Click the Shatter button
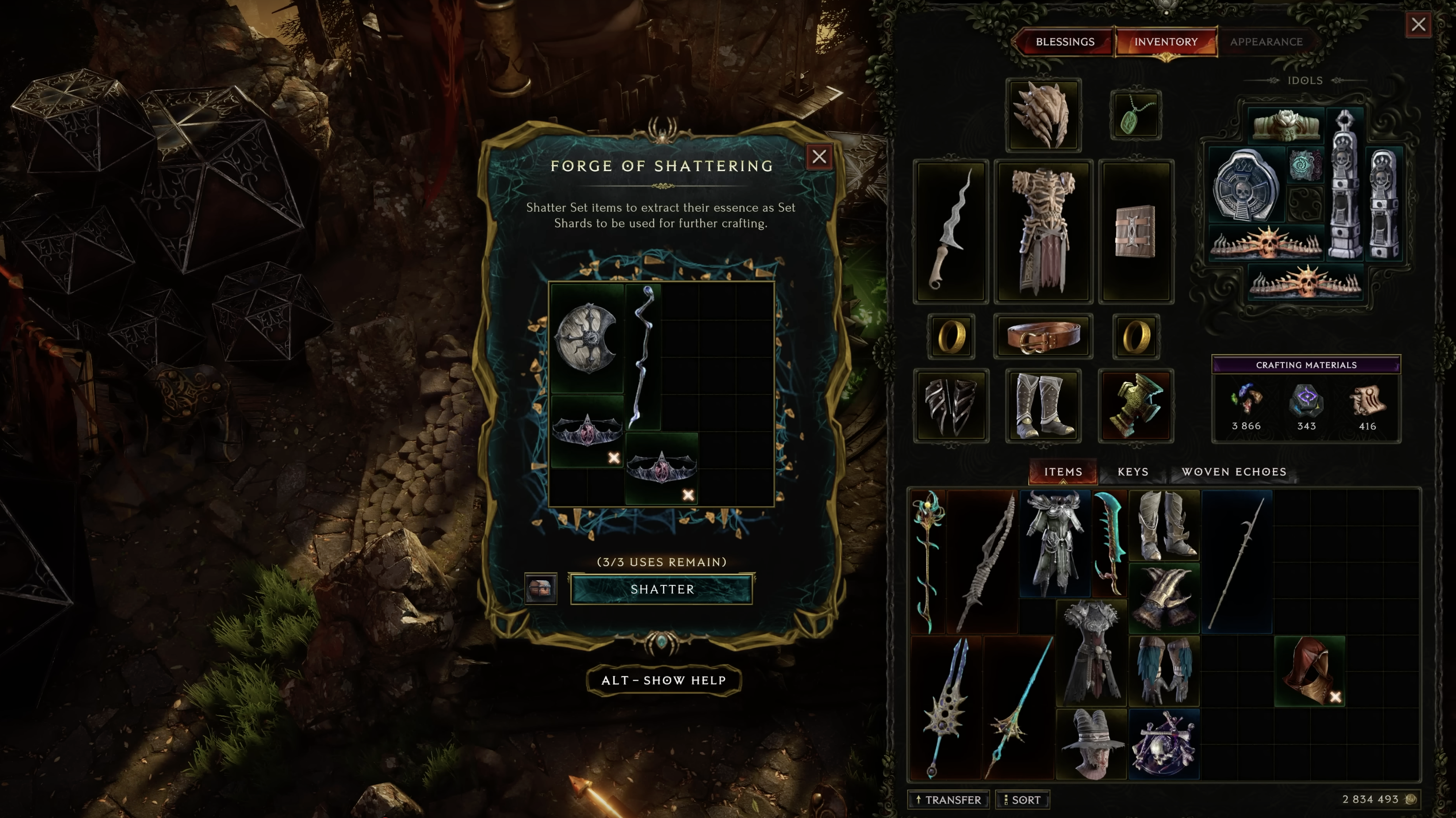Image resolution: width=1456 pixels, height=818 pixels. click(x=661, y=589)
